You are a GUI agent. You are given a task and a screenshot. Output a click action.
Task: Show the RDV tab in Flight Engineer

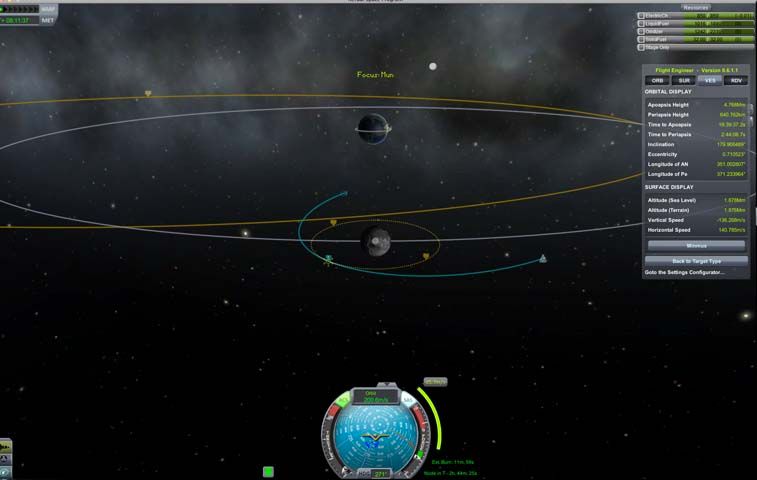[736, 80]
